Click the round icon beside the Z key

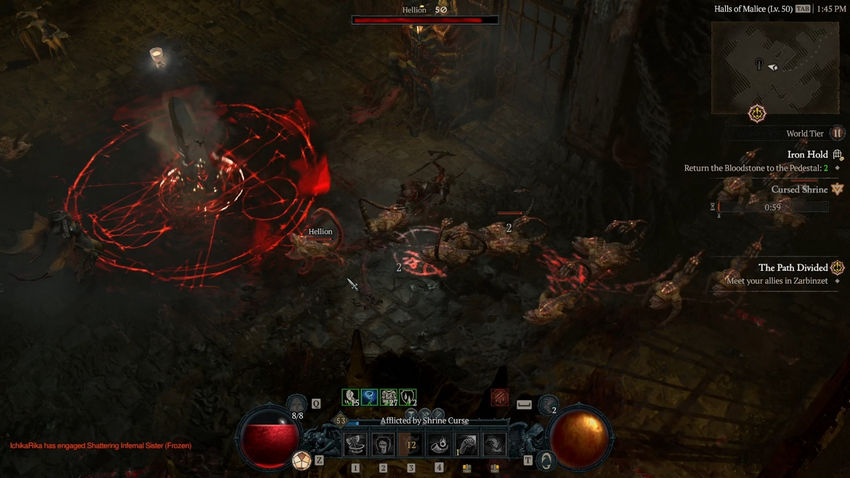pos(299,459)
